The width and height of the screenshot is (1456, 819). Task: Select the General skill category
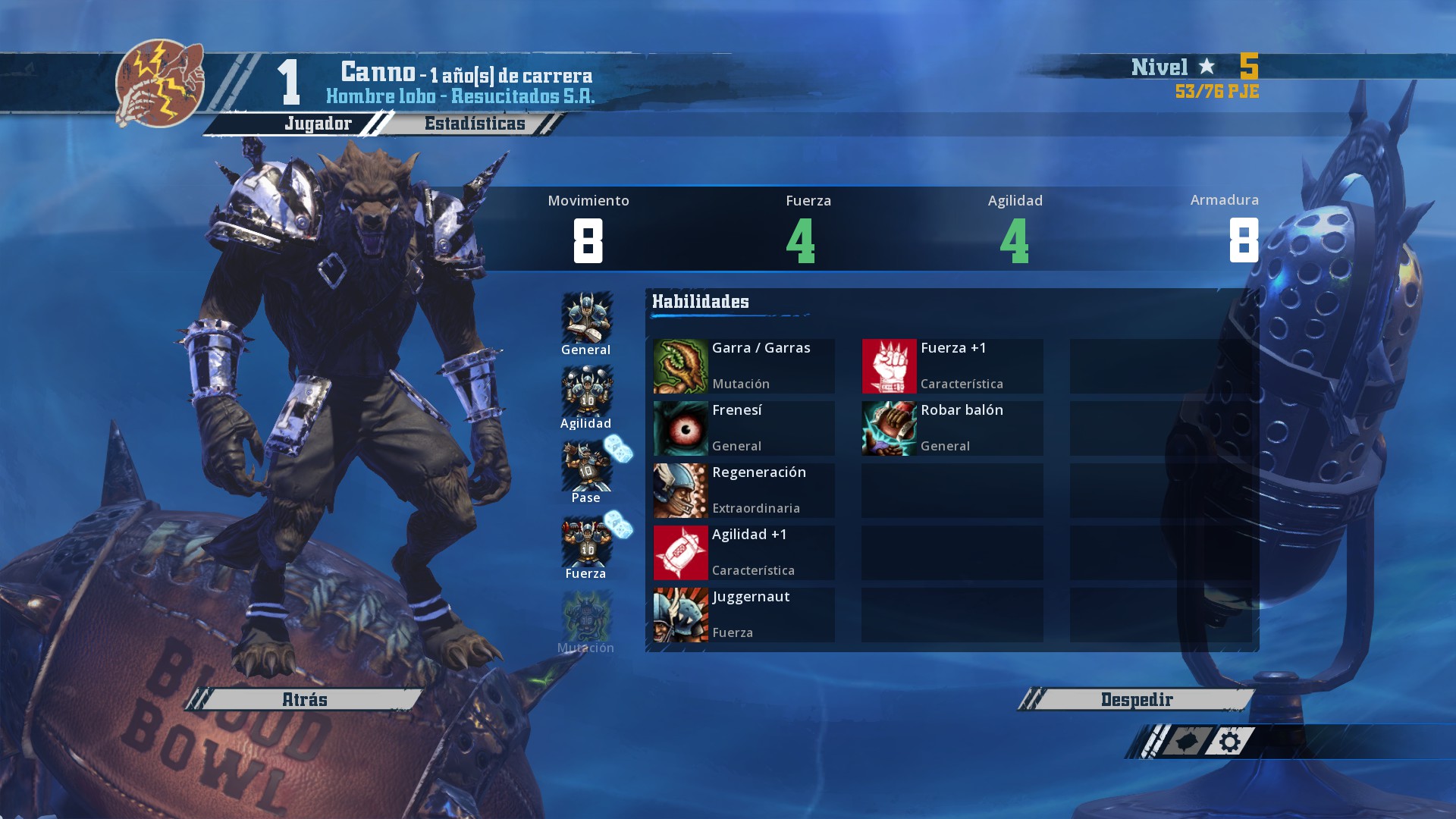tap(586, 324)
